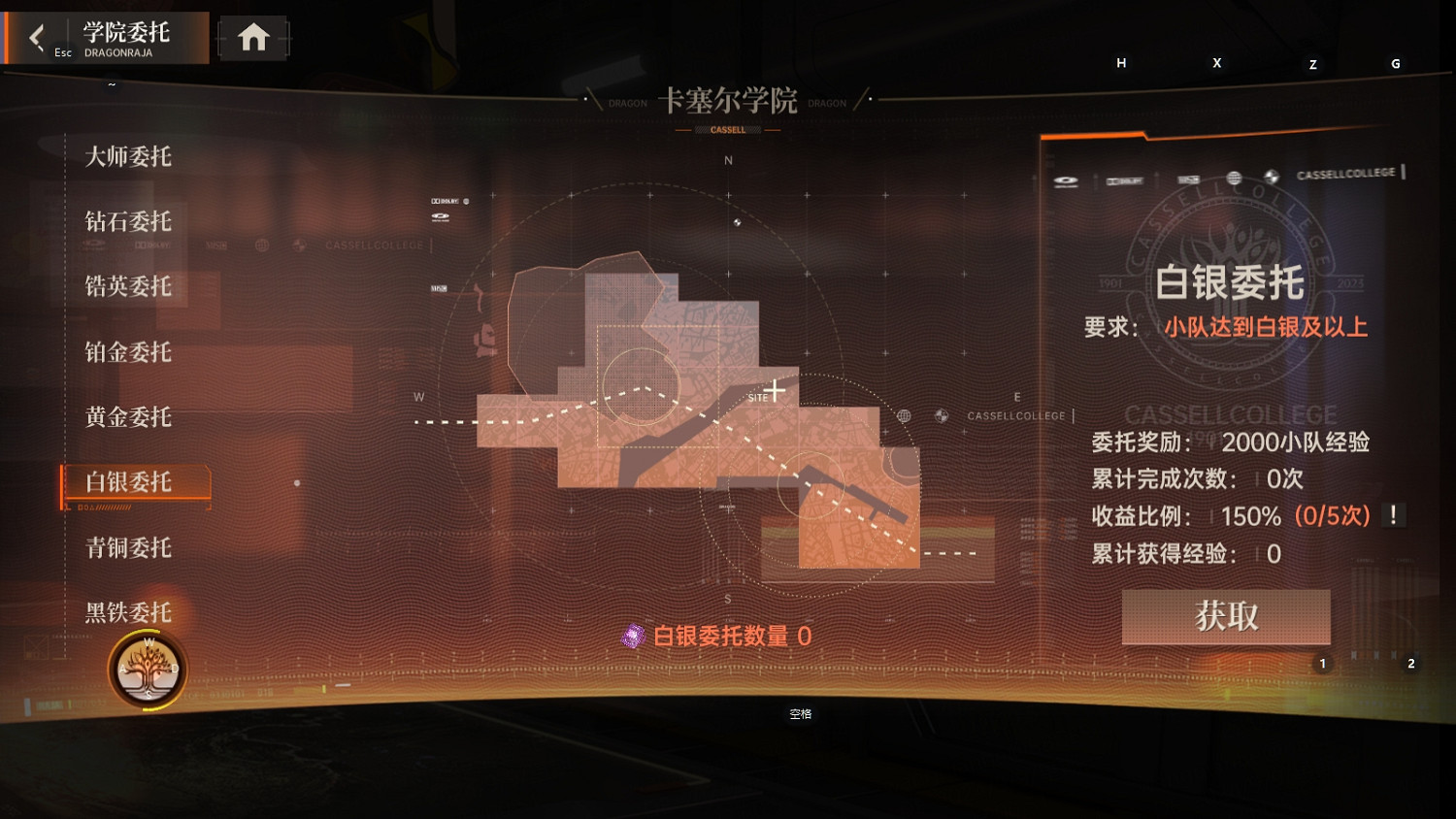1456x819 pixels.
Task: Click the H shortcut key indicator
Action: (x=1121, y=62)
